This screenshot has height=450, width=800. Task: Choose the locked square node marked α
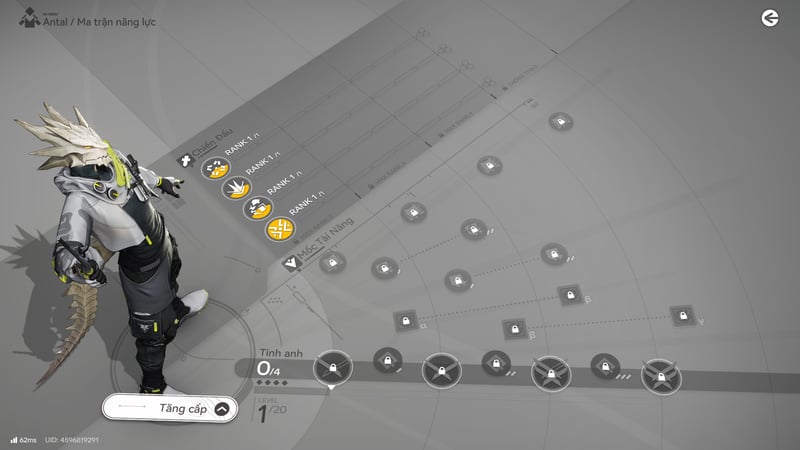click(x=405, y=321)
